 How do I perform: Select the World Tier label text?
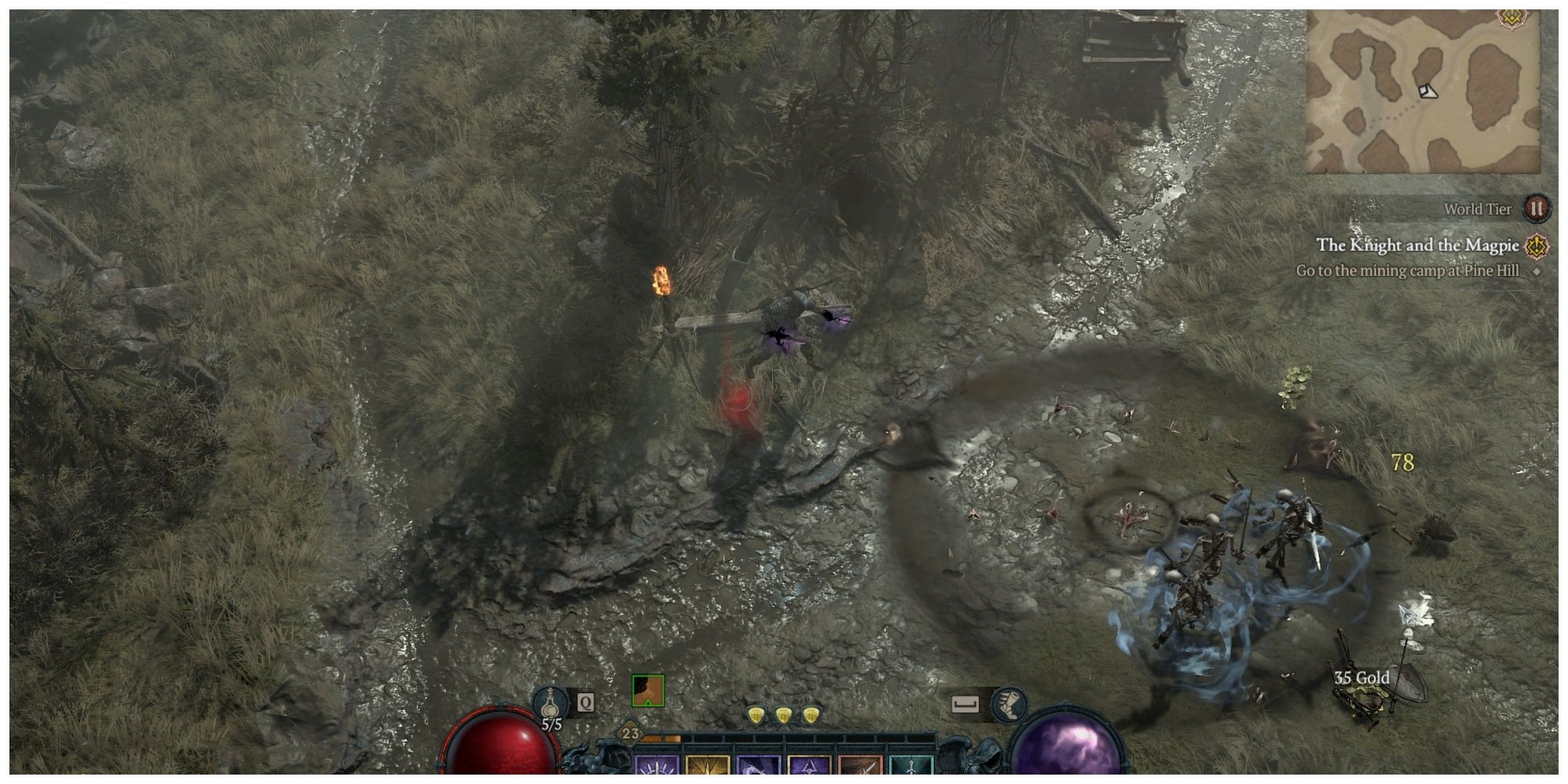click(x=1477, y=209)
